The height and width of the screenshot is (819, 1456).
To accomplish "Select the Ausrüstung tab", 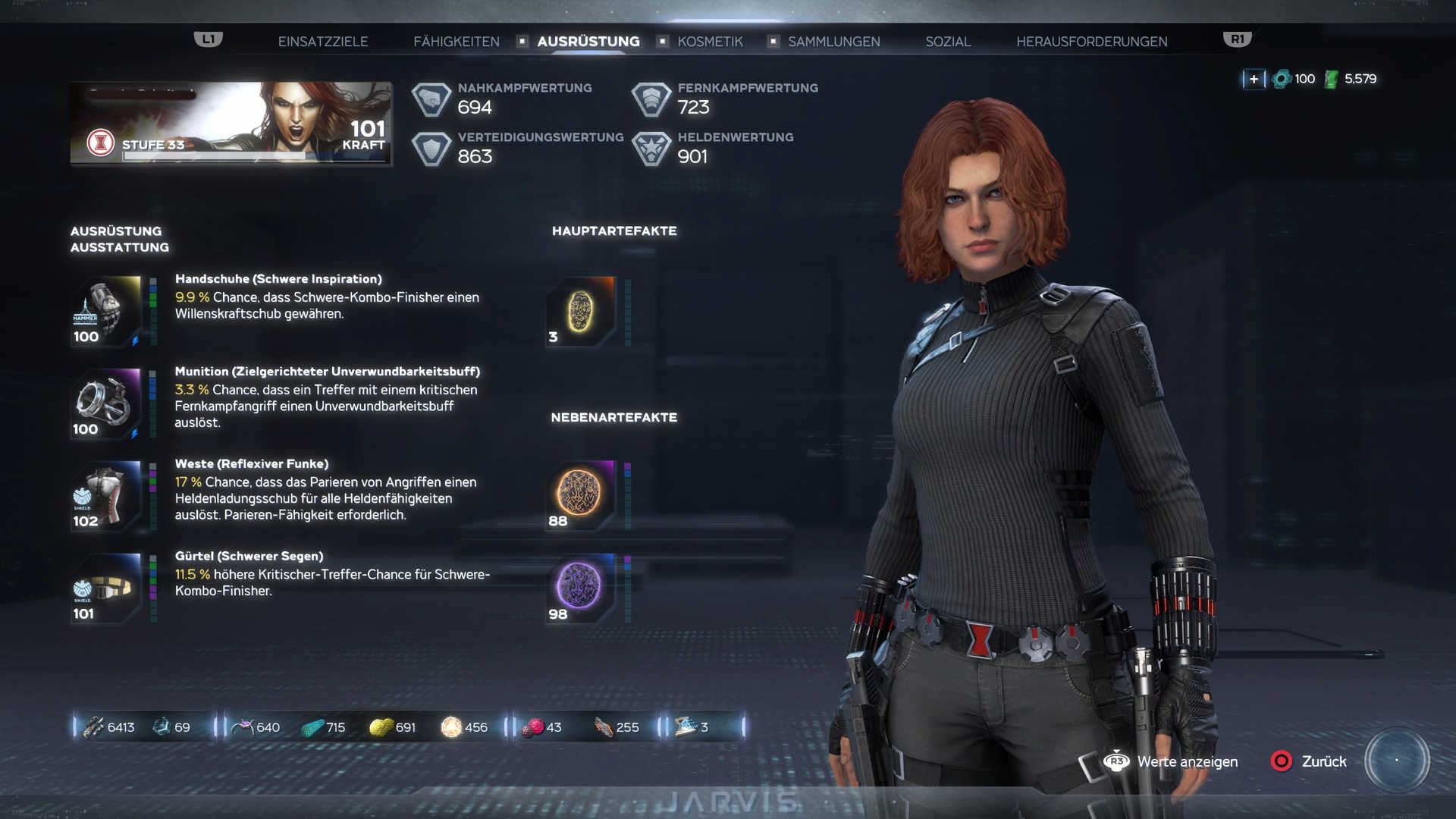I will (588, 42).
